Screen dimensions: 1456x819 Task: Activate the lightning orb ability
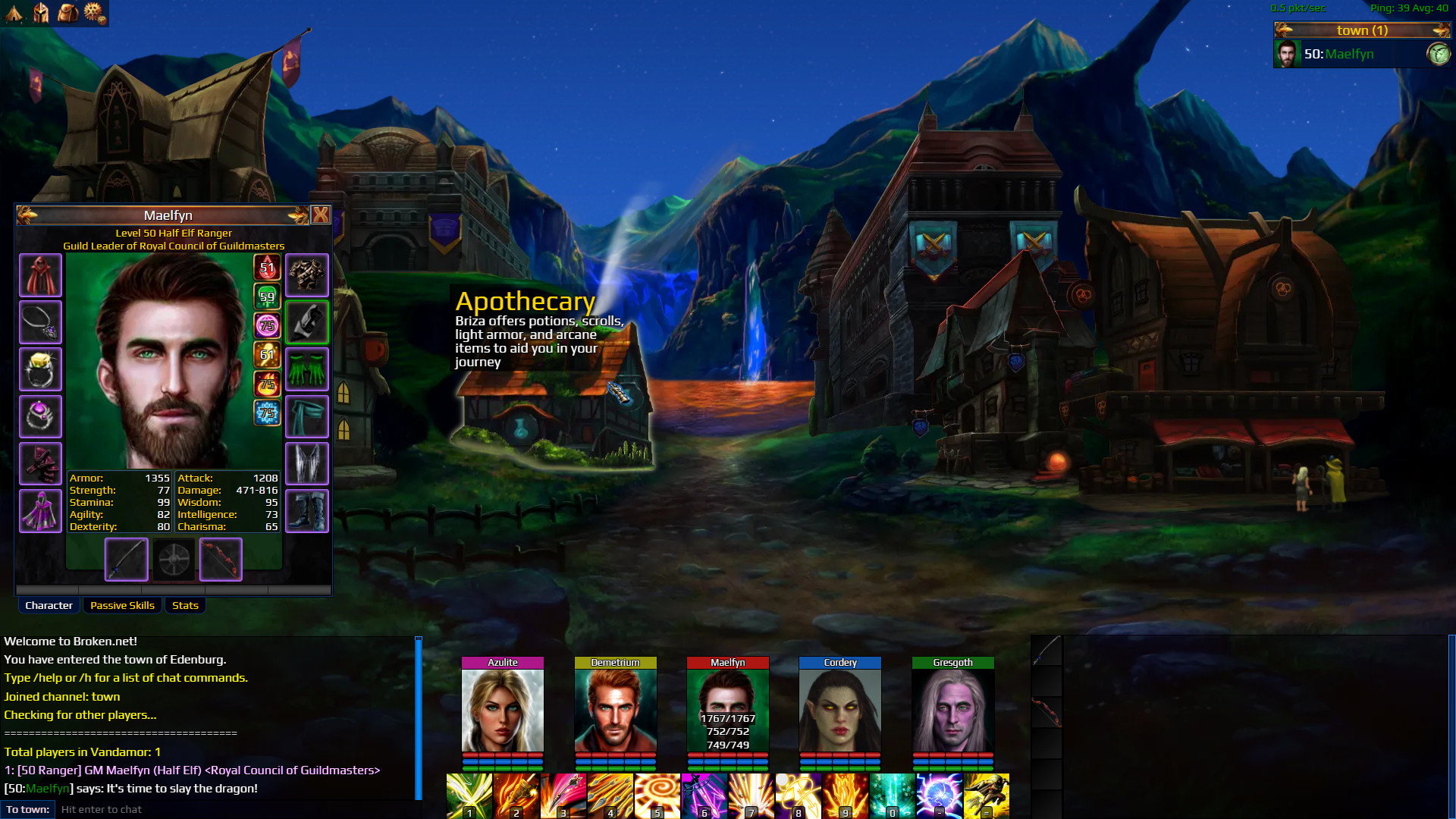point(940,795)
